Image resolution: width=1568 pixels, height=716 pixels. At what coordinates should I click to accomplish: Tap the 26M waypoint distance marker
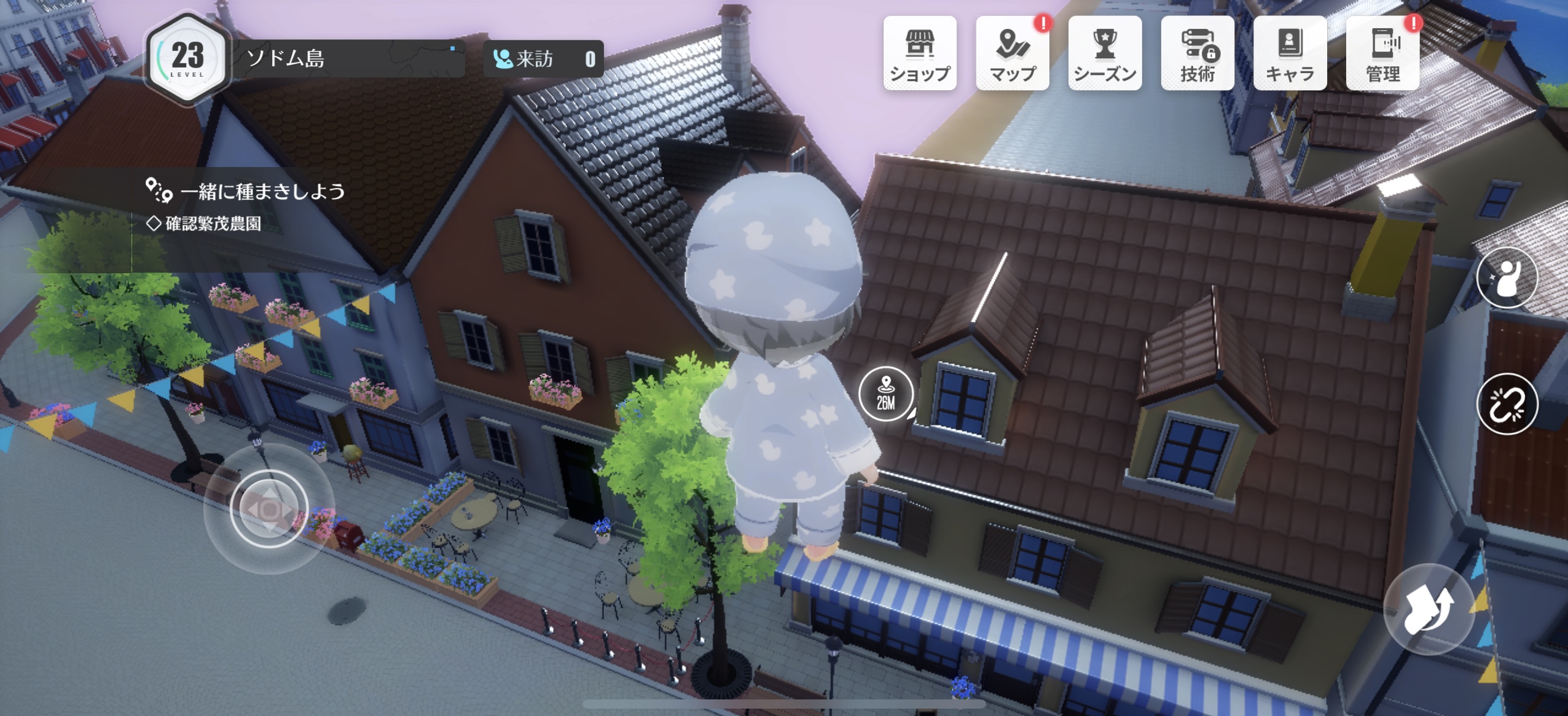coord(885,394)
